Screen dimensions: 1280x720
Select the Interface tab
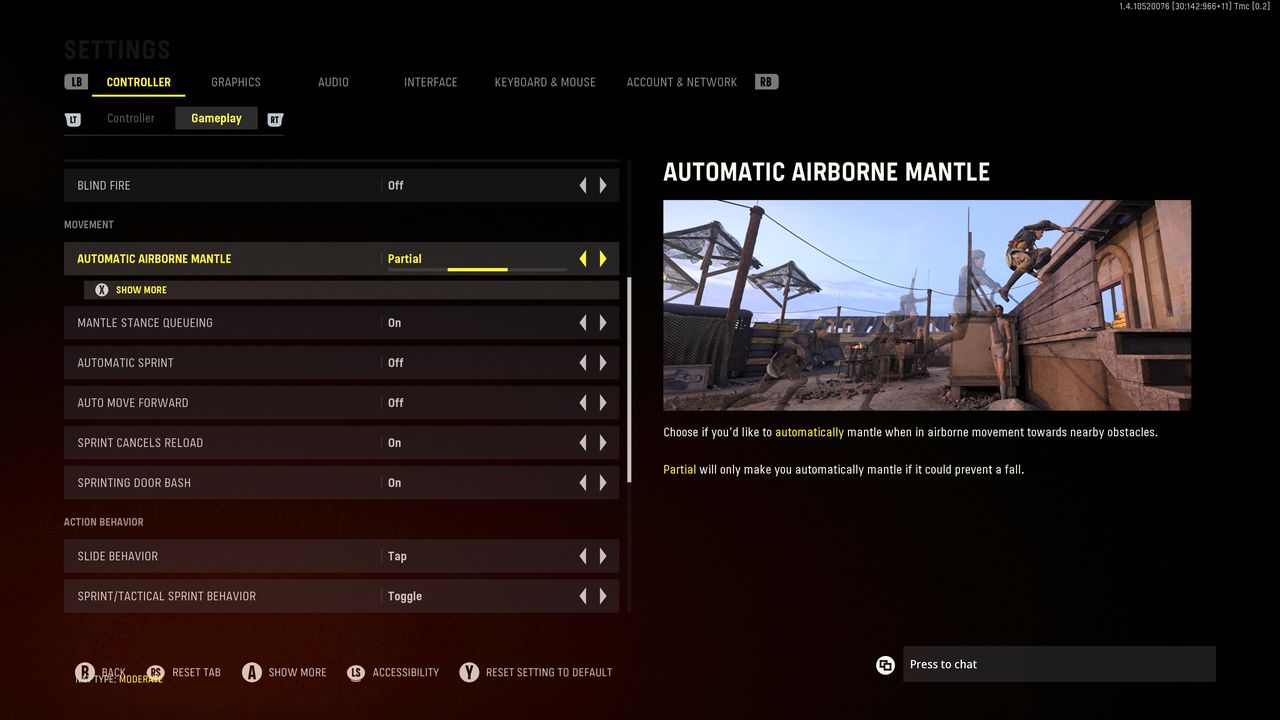pyautogui.click(x=430, y=82)
